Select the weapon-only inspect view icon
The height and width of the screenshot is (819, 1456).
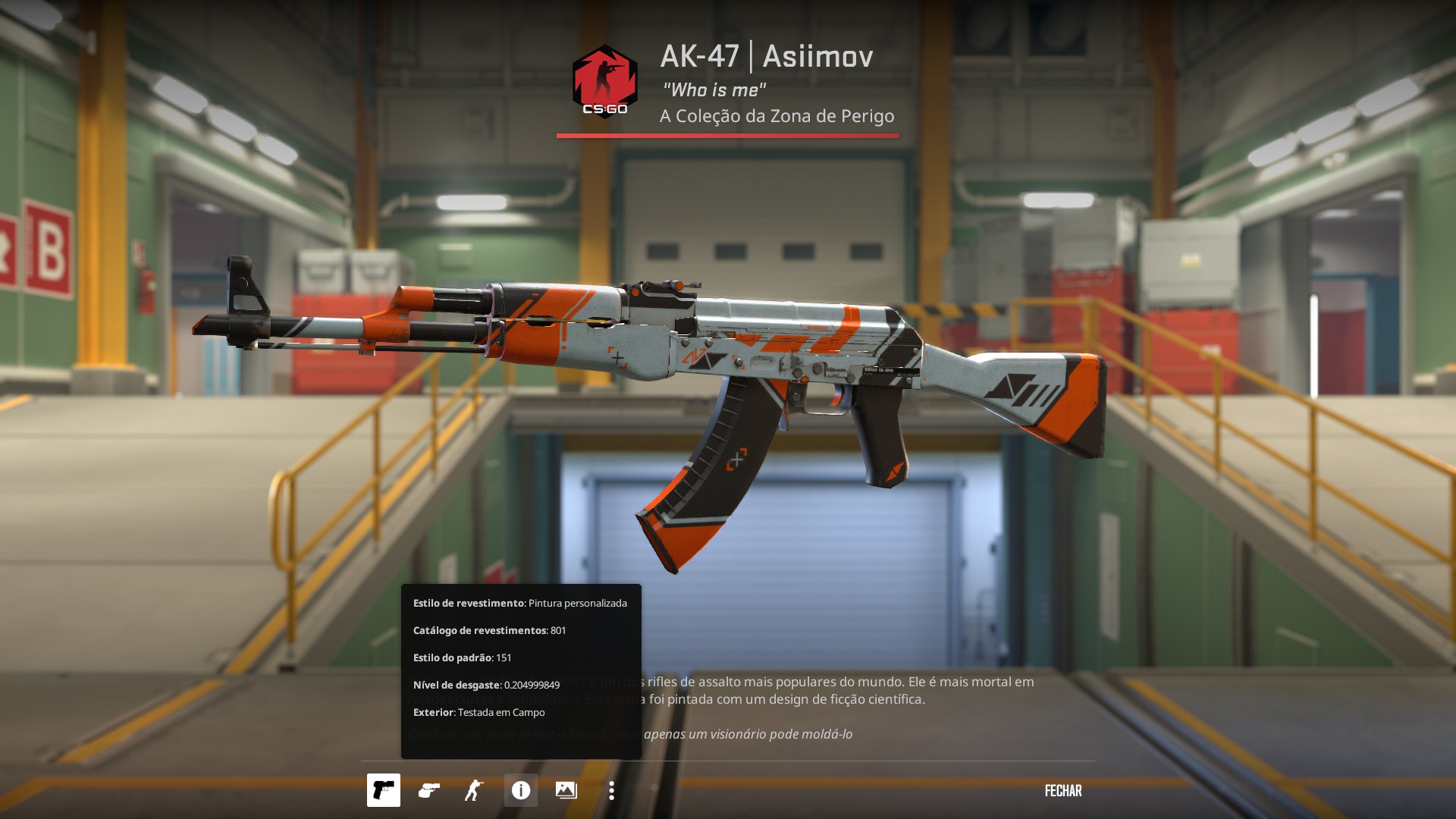coord(383,790)
